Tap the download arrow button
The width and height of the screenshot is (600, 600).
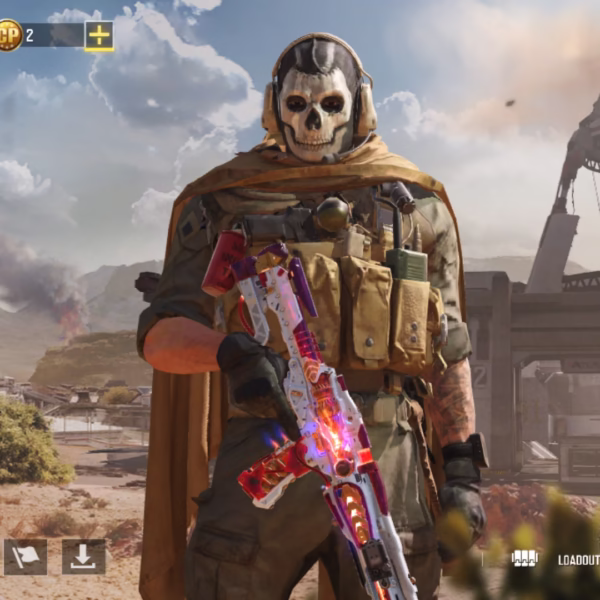83,557
